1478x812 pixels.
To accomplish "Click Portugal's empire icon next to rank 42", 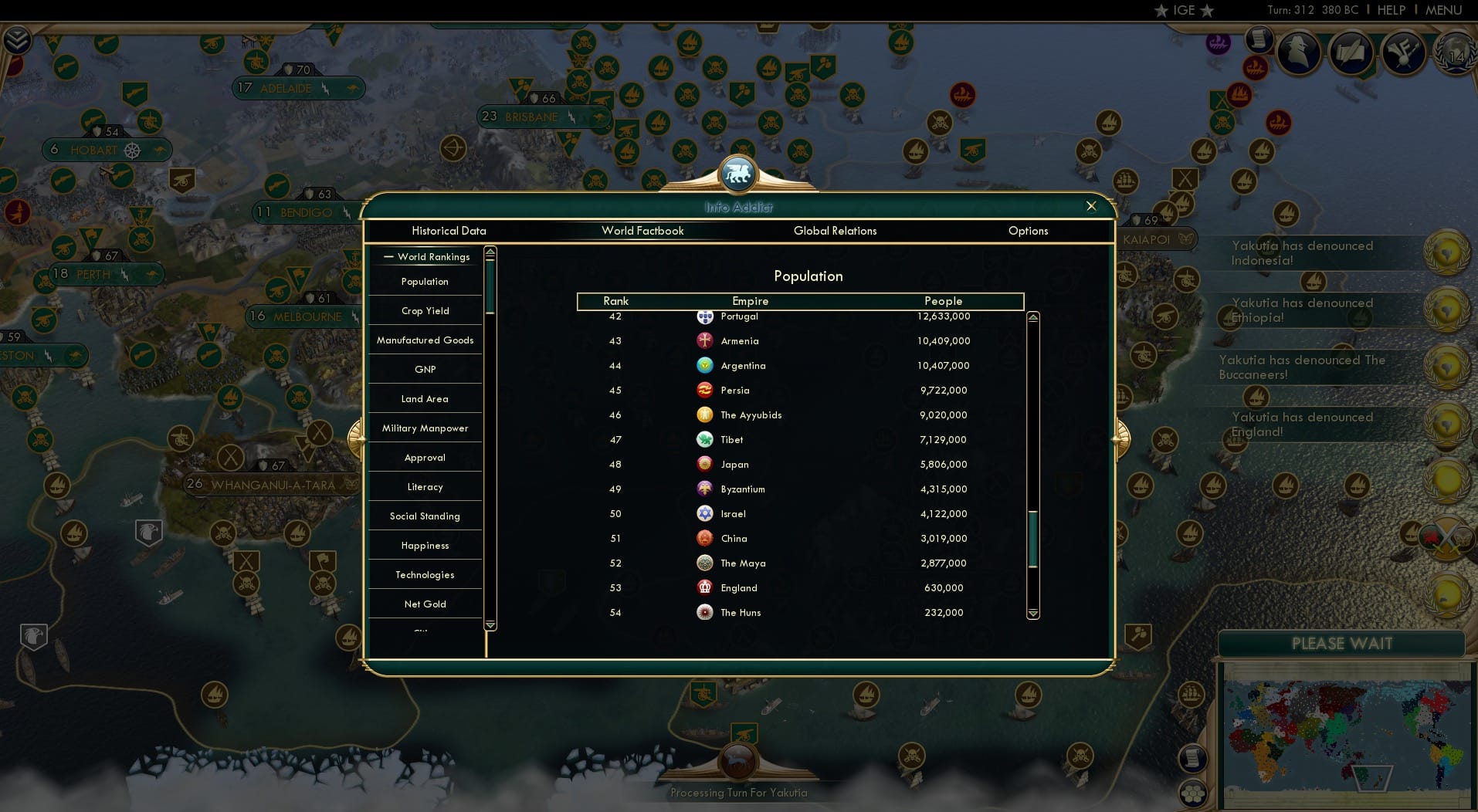I will (705, 316).
